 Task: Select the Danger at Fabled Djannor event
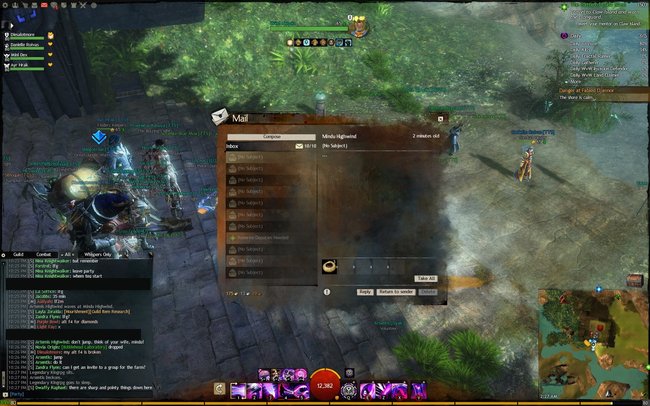[594, 90]
